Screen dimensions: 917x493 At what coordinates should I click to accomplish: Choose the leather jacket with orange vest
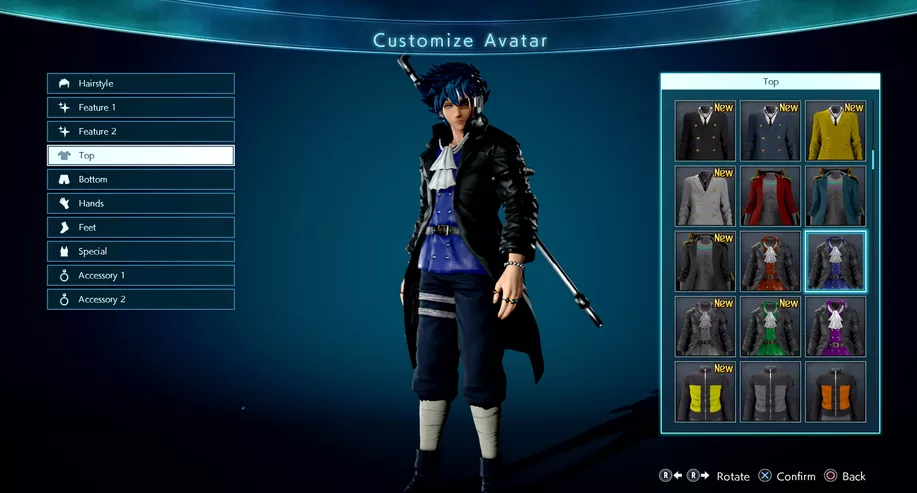770,261
